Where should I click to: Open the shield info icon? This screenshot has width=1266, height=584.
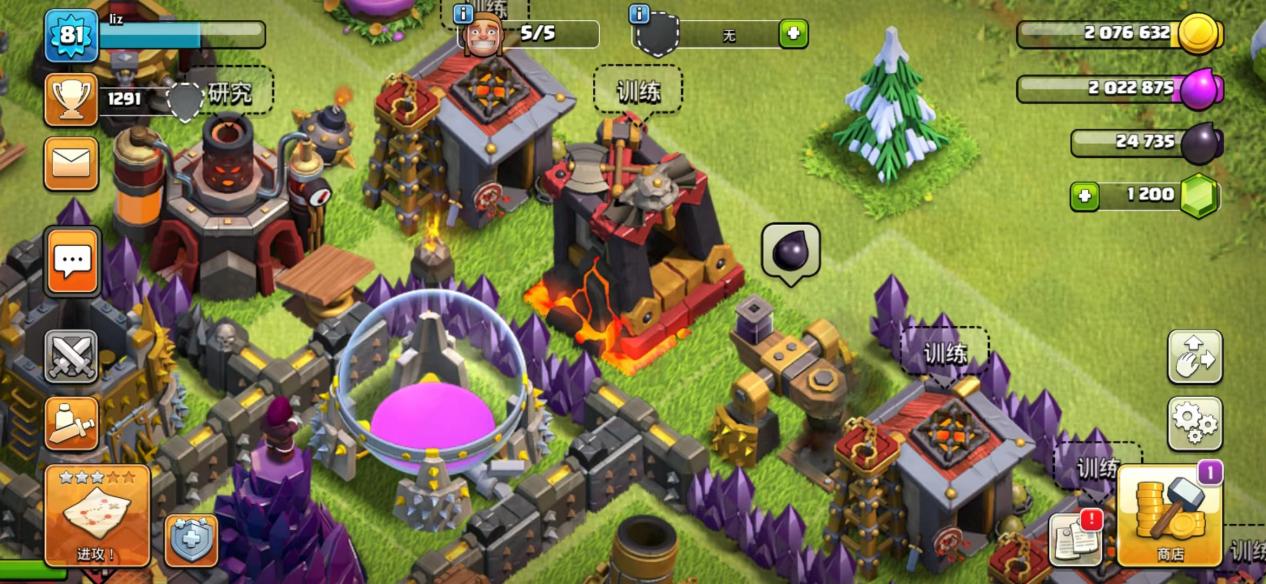pyautogui.click(x=640, y=14)
